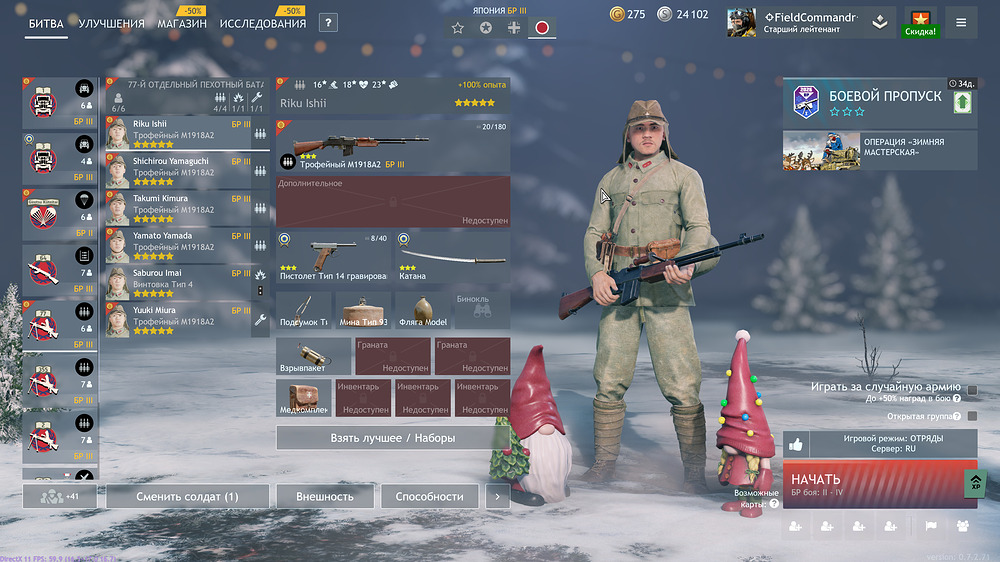Choose soldier Saburou Imai from the squad
1000x562 pixels.
point(178,279)
